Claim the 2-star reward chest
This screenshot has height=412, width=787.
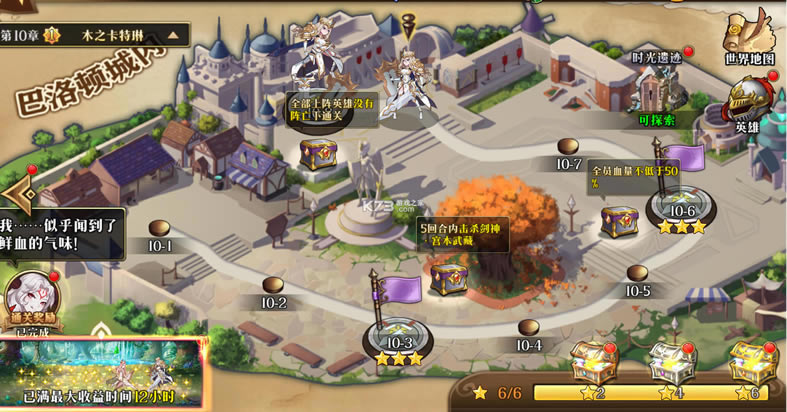[x=595, y=362]
